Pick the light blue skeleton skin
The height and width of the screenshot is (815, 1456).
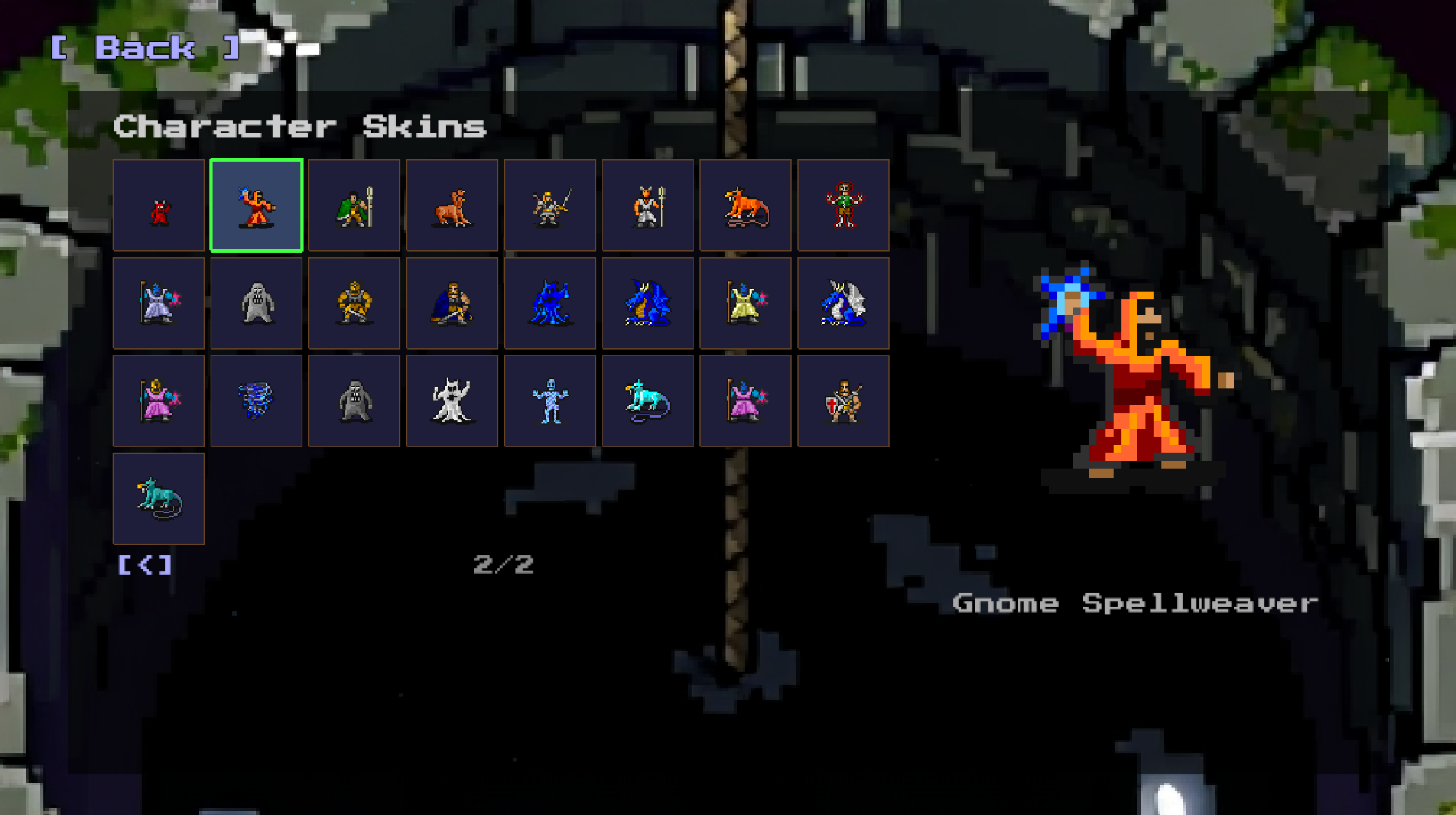tap(550, 401)
